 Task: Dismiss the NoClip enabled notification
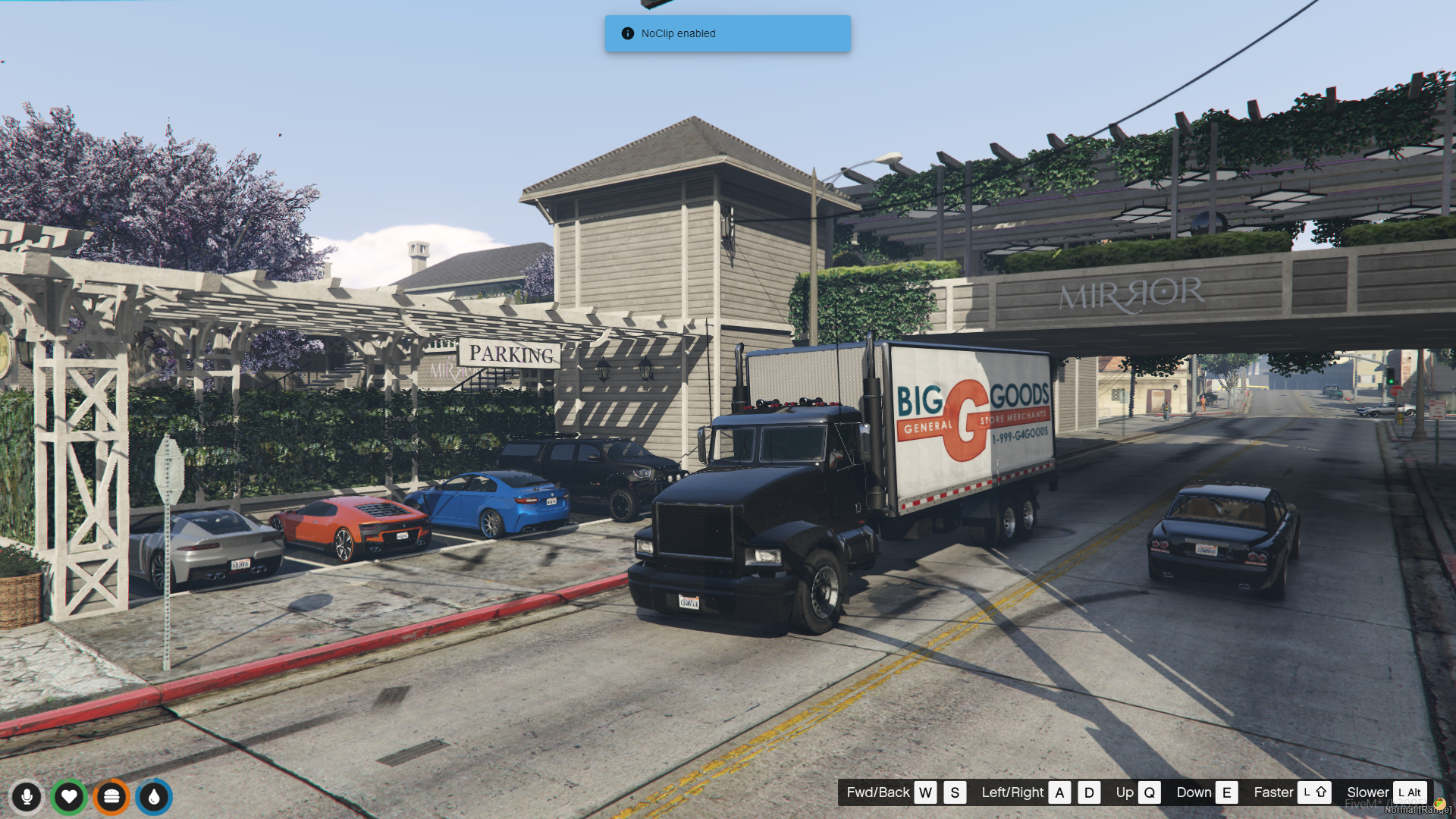[726, 33]
